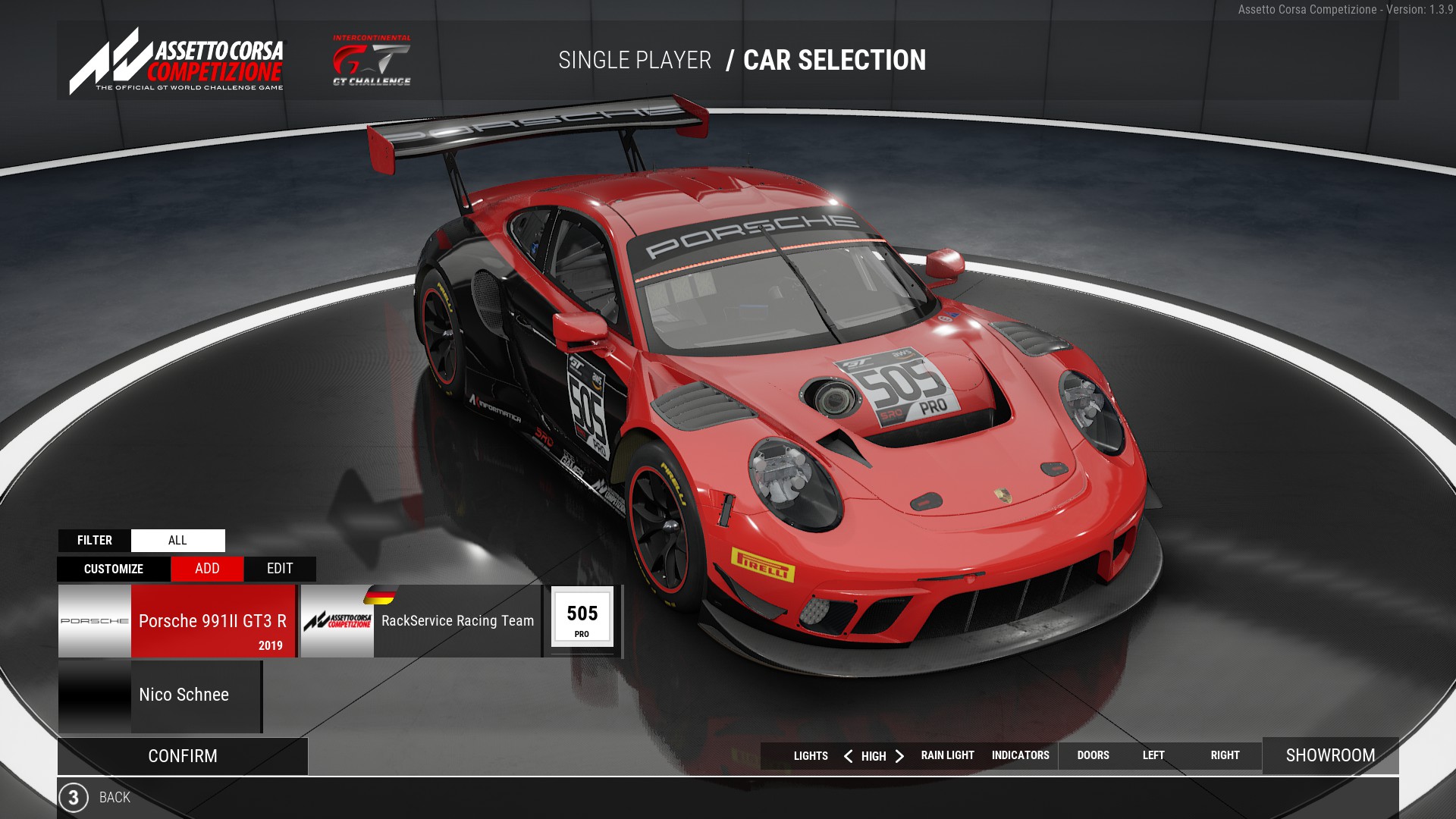Edit the custom car

[x=280, y=569]
